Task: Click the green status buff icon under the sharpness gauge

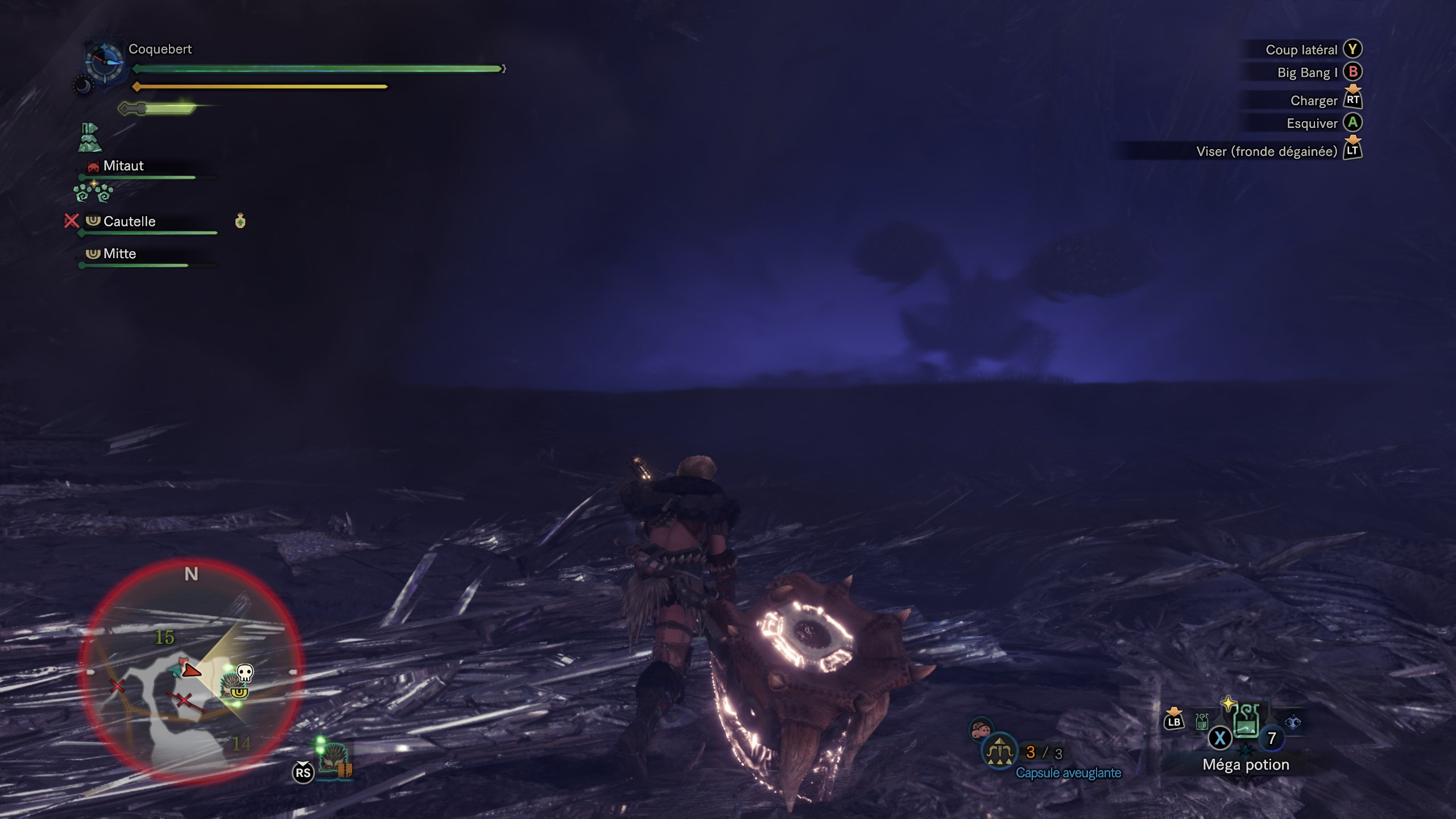Action: tap(89, 138)
